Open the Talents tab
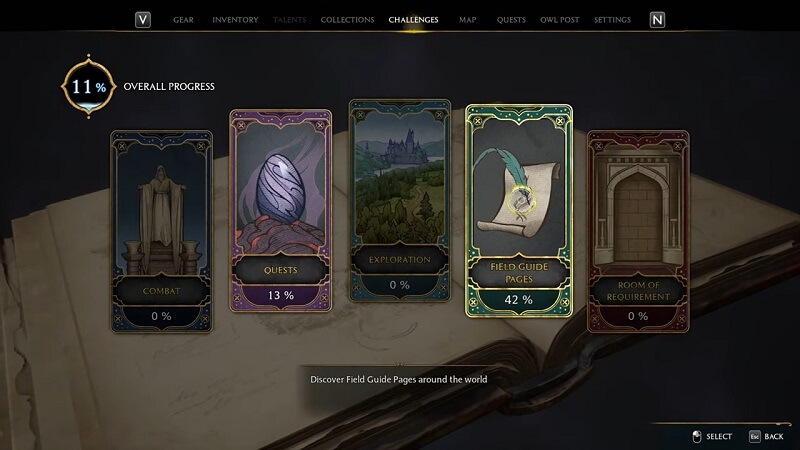This screenshot has height=450, width=800. pyautogui.click(x=290, y=20)
